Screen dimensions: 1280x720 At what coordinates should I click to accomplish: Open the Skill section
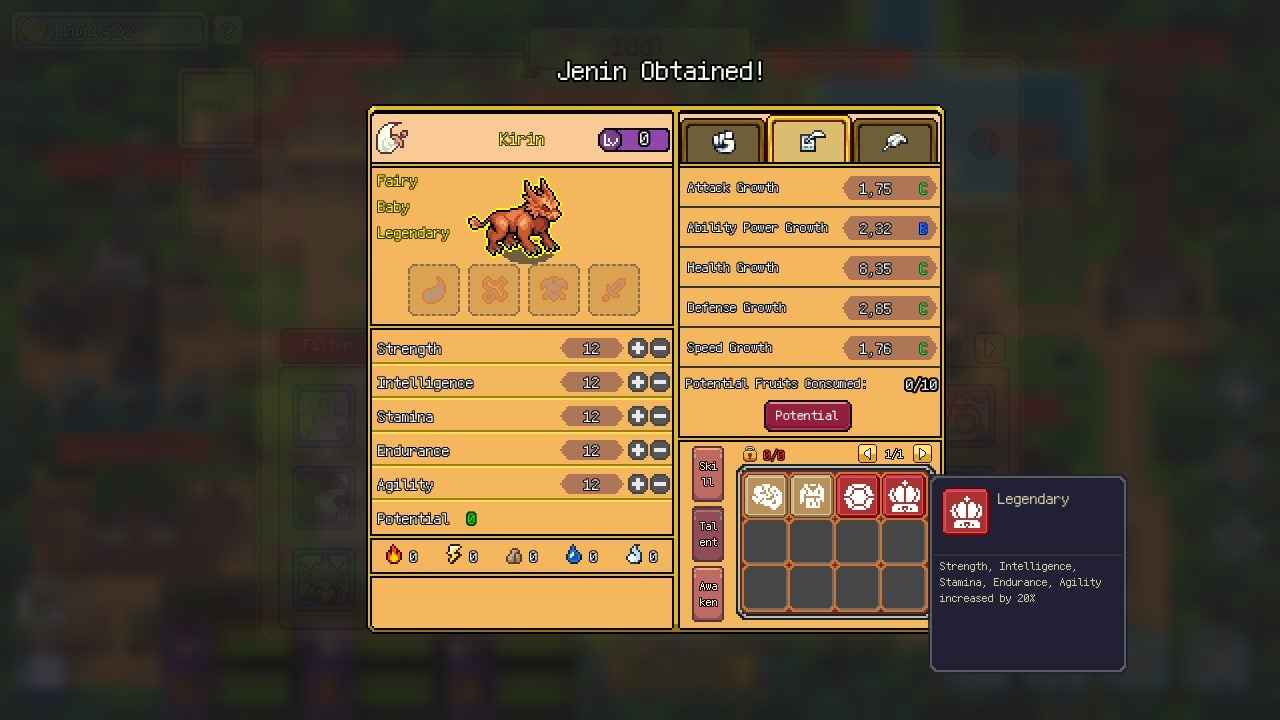(x=708, y=474)
